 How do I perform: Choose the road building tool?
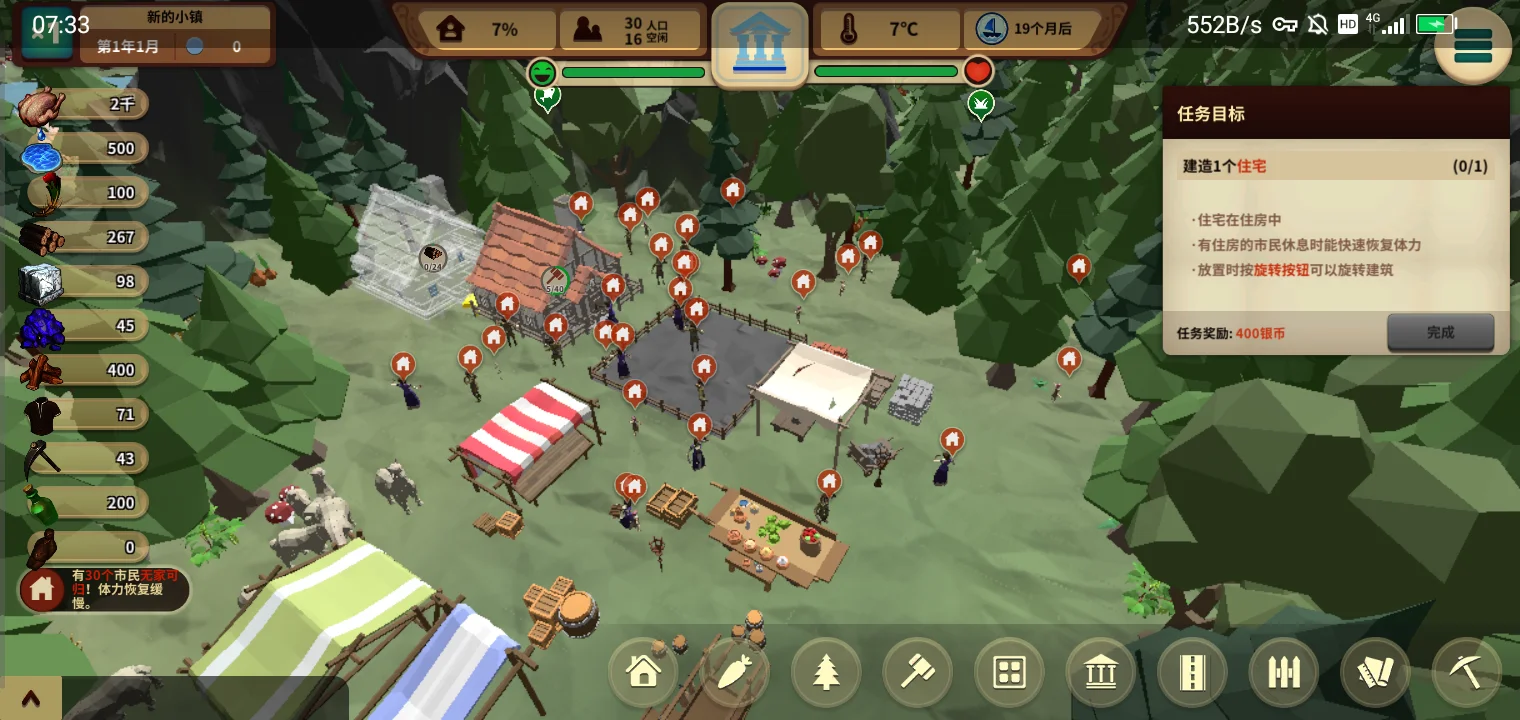click(1192, 672)
